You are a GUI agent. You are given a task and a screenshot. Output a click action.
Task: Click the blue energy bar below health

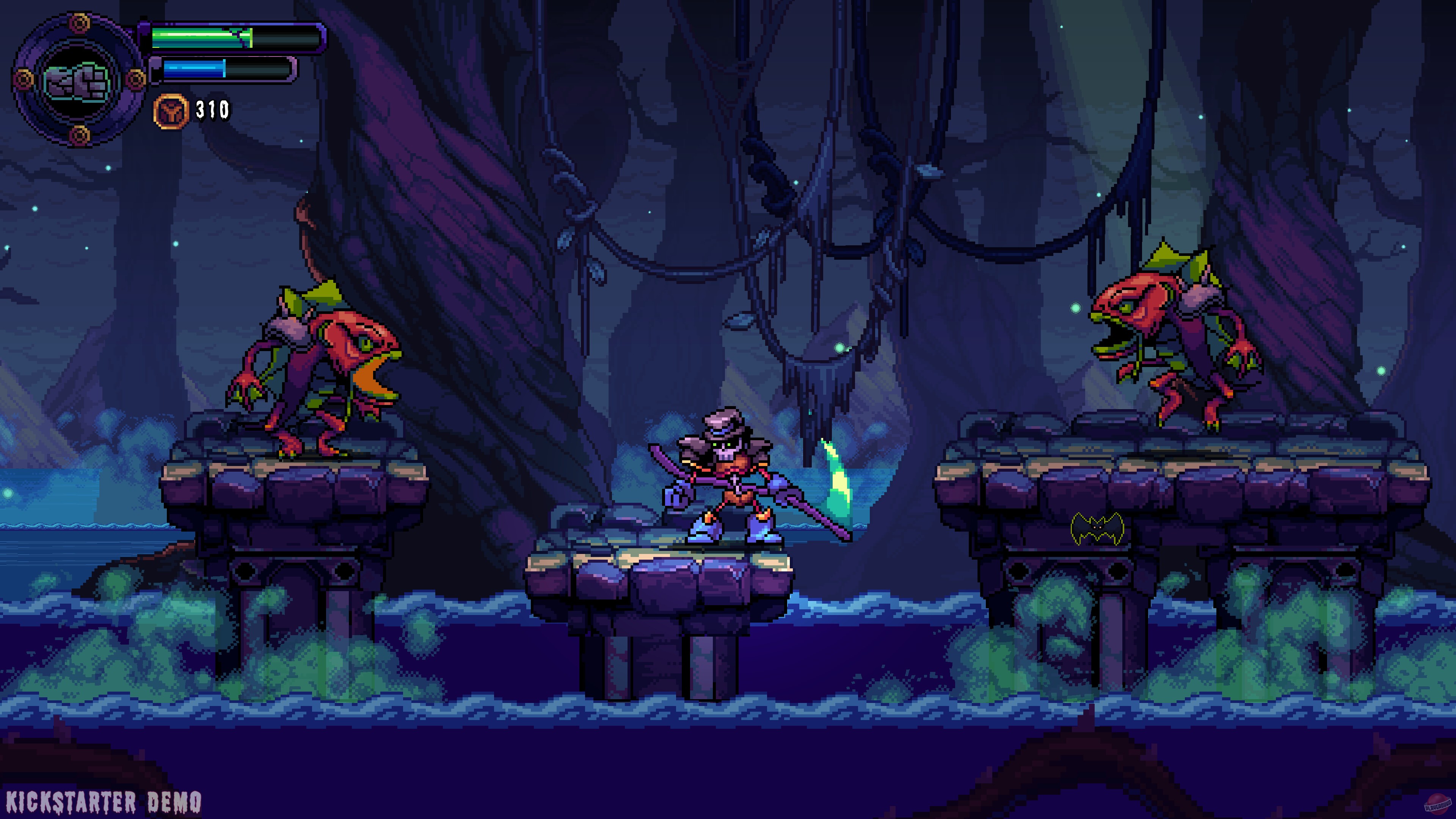[195, 71]
